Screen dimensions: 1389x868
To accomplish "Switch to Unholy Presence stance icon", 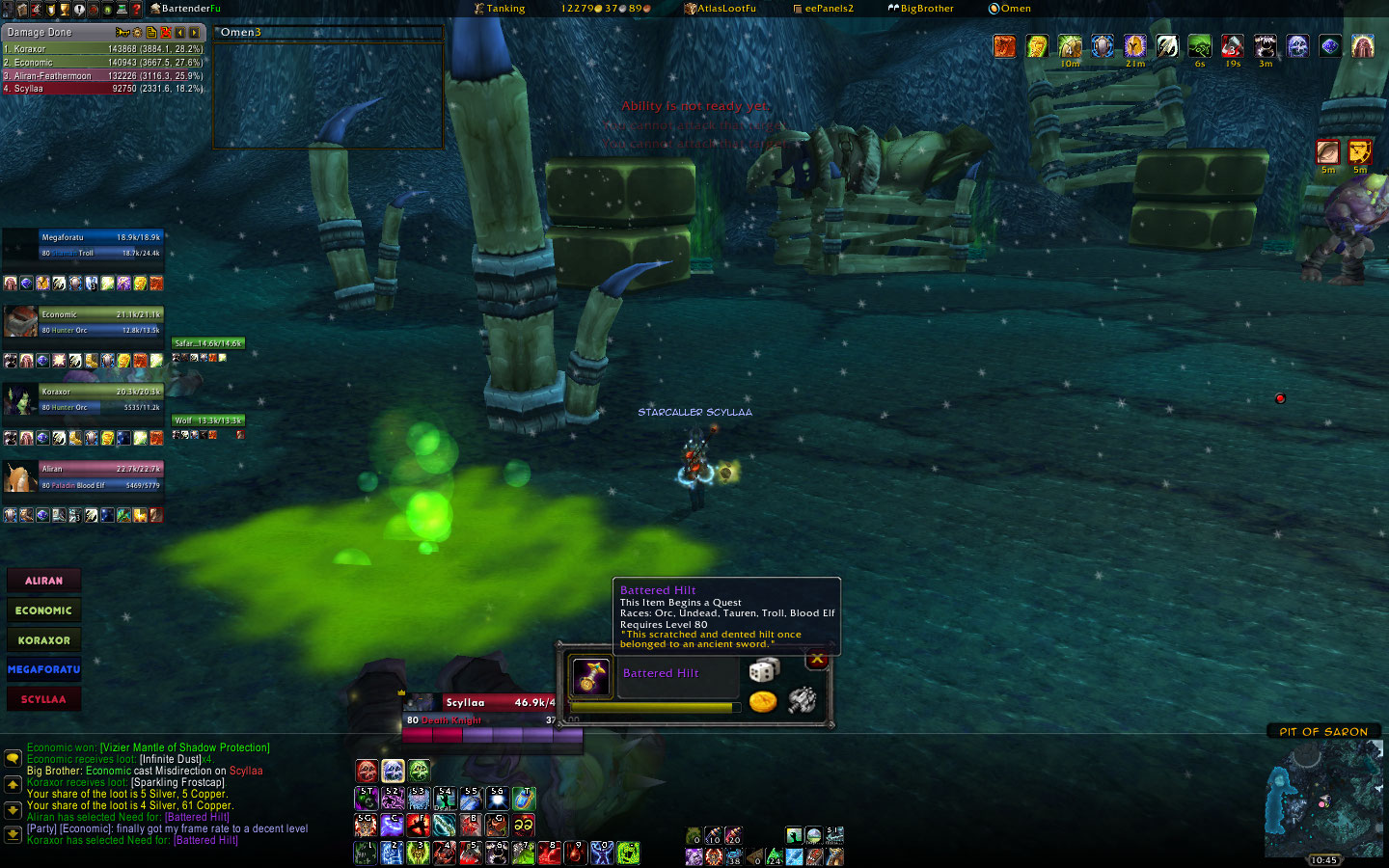I will [x=419, y=771].
